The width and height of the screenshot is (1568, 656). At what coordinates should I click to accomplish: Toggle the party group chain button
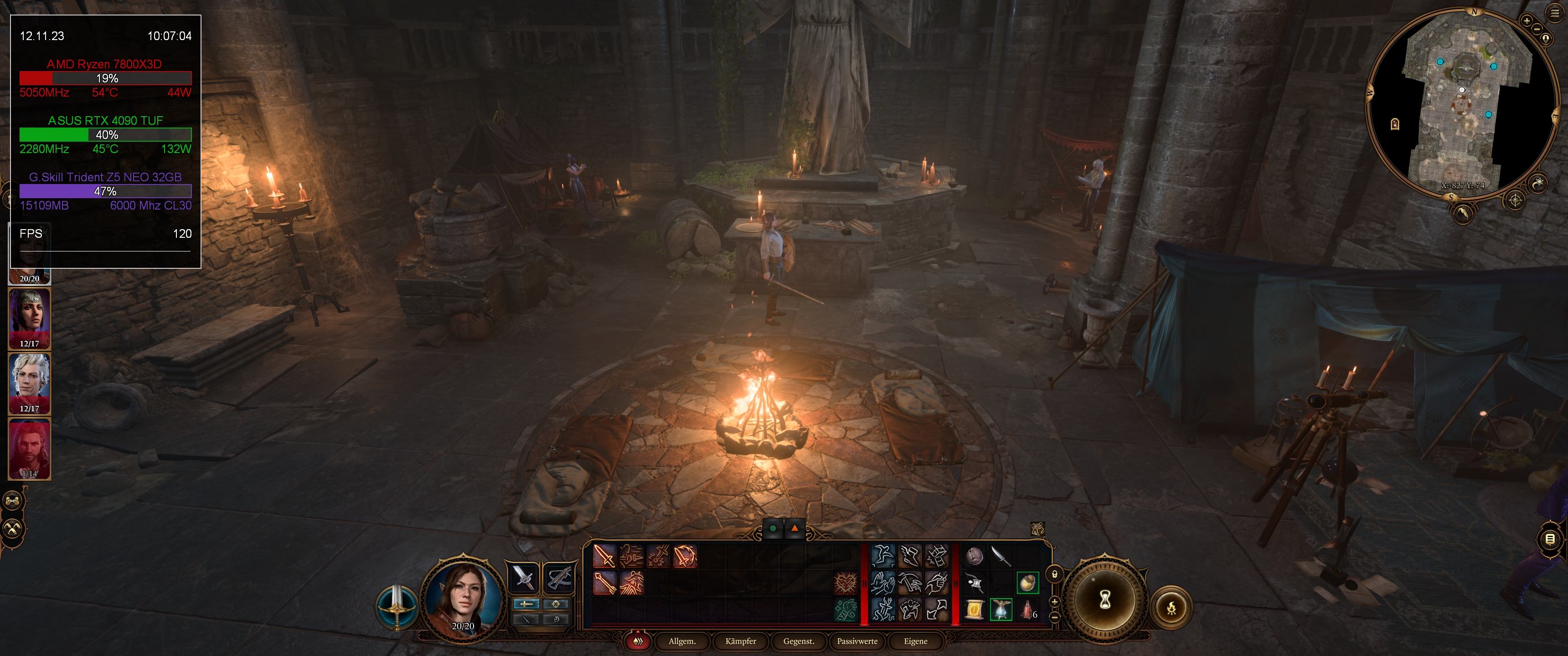click(x=13, y=501)
